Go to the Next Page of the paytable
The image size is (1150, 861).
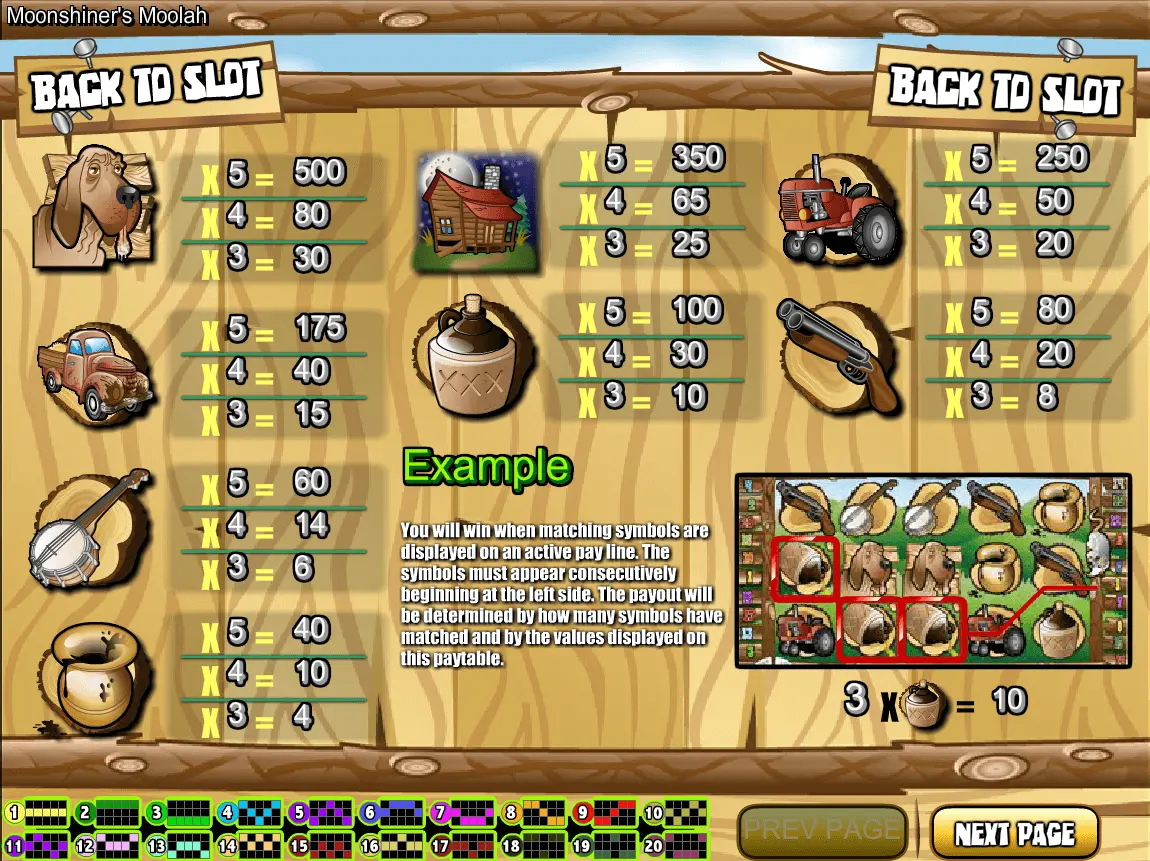tap(1014, 833)
